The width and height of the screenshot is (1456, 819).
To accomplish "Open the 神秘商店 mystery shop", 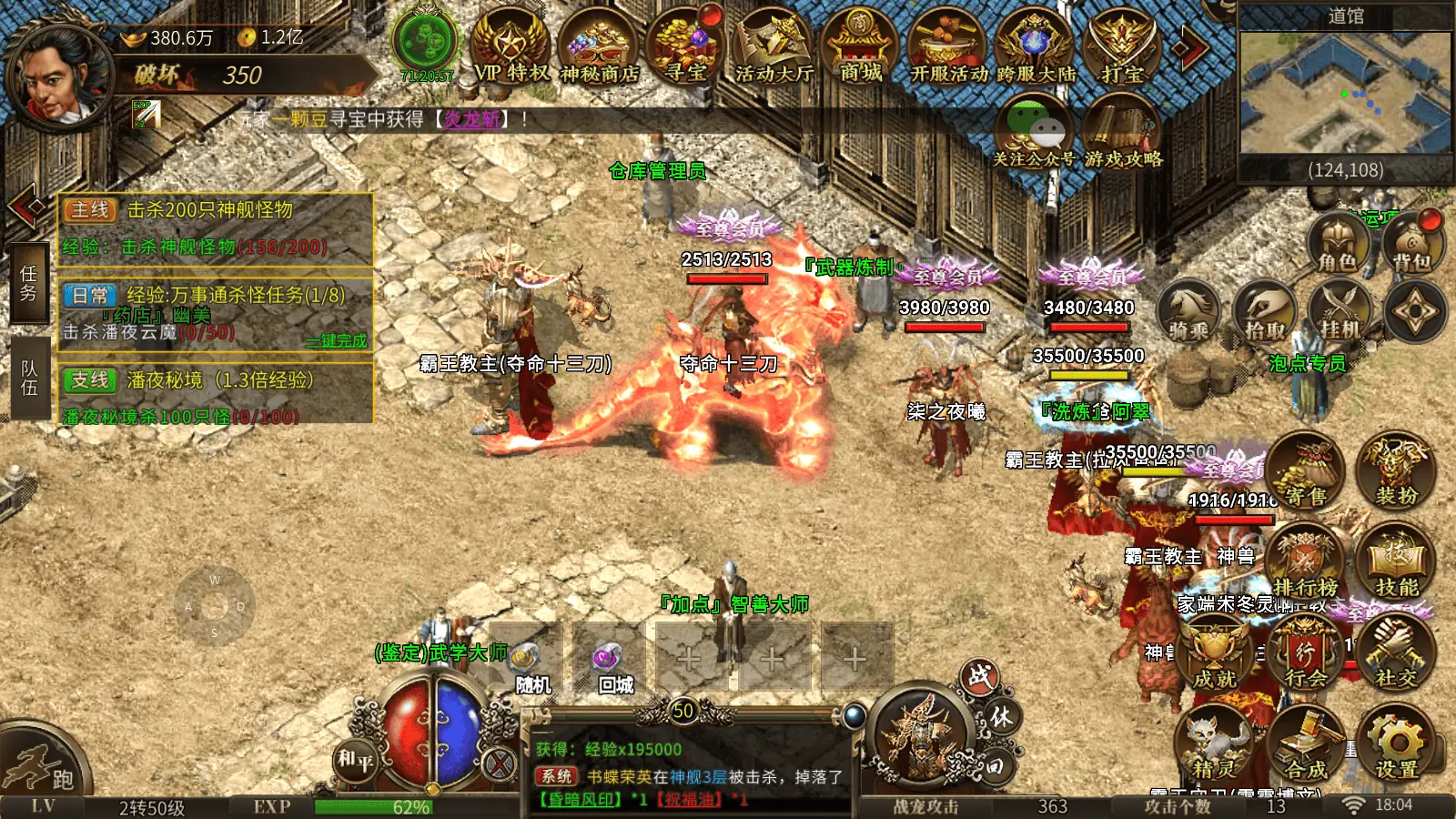I will 599,50.
